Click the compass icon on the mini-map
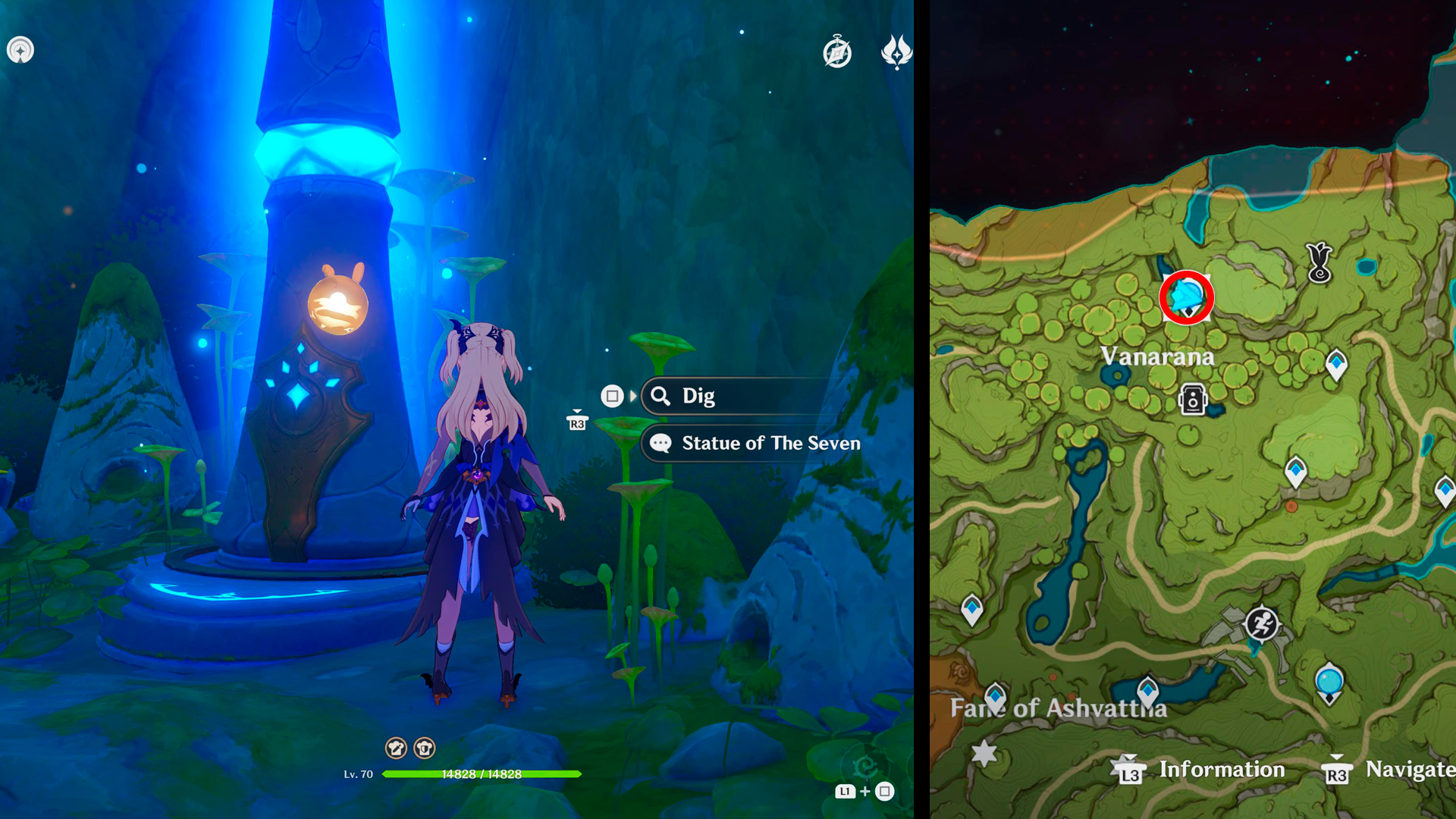Viewport: 1456px width, 819px height. [20, 49]
